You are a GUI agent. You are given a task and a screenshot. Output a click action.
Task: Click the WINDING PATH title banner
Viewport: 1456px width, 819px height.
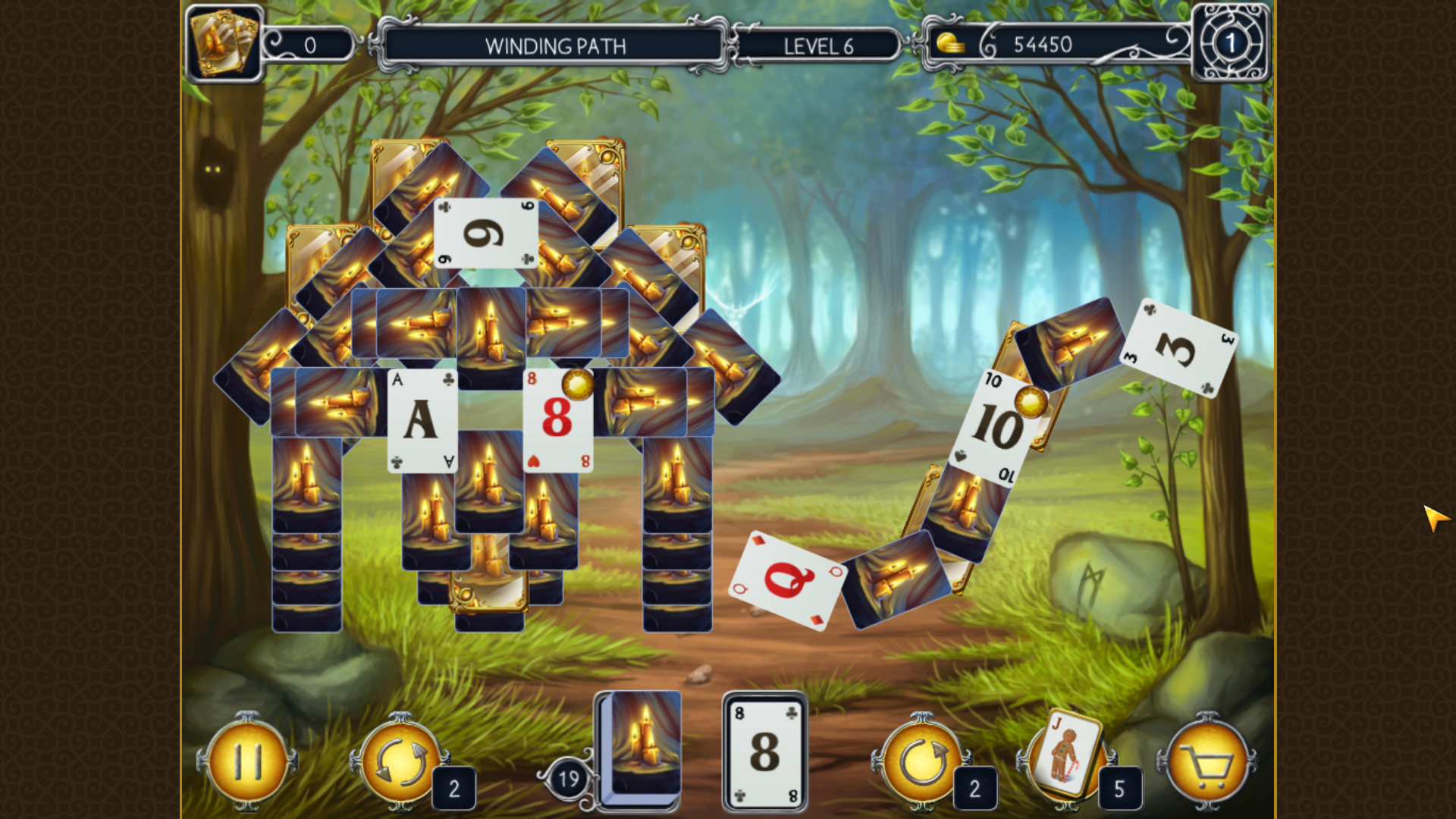point(554,45)
